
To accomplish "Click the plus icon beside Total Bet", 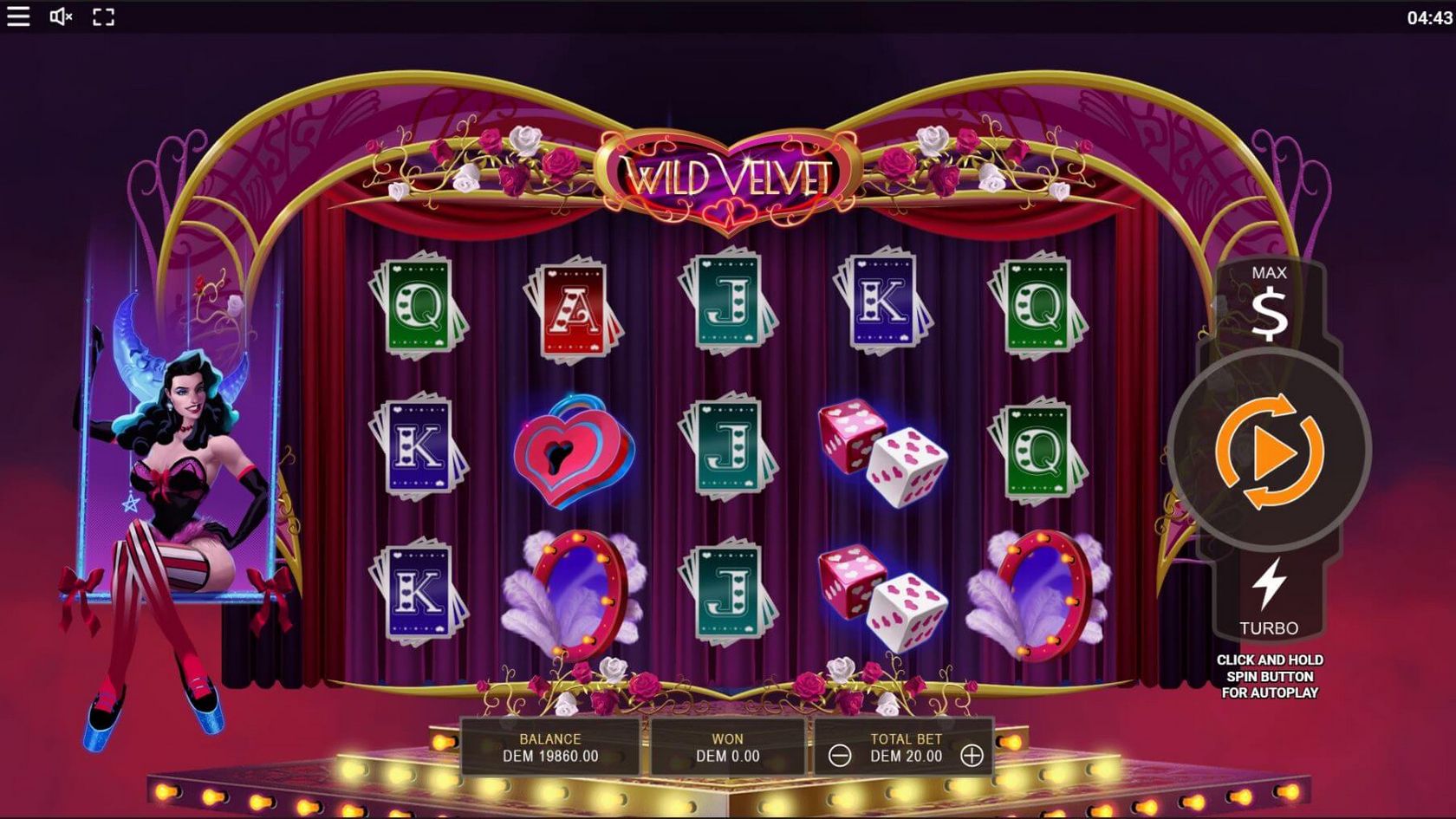I will pyautogui.click(x=974, y=754).
